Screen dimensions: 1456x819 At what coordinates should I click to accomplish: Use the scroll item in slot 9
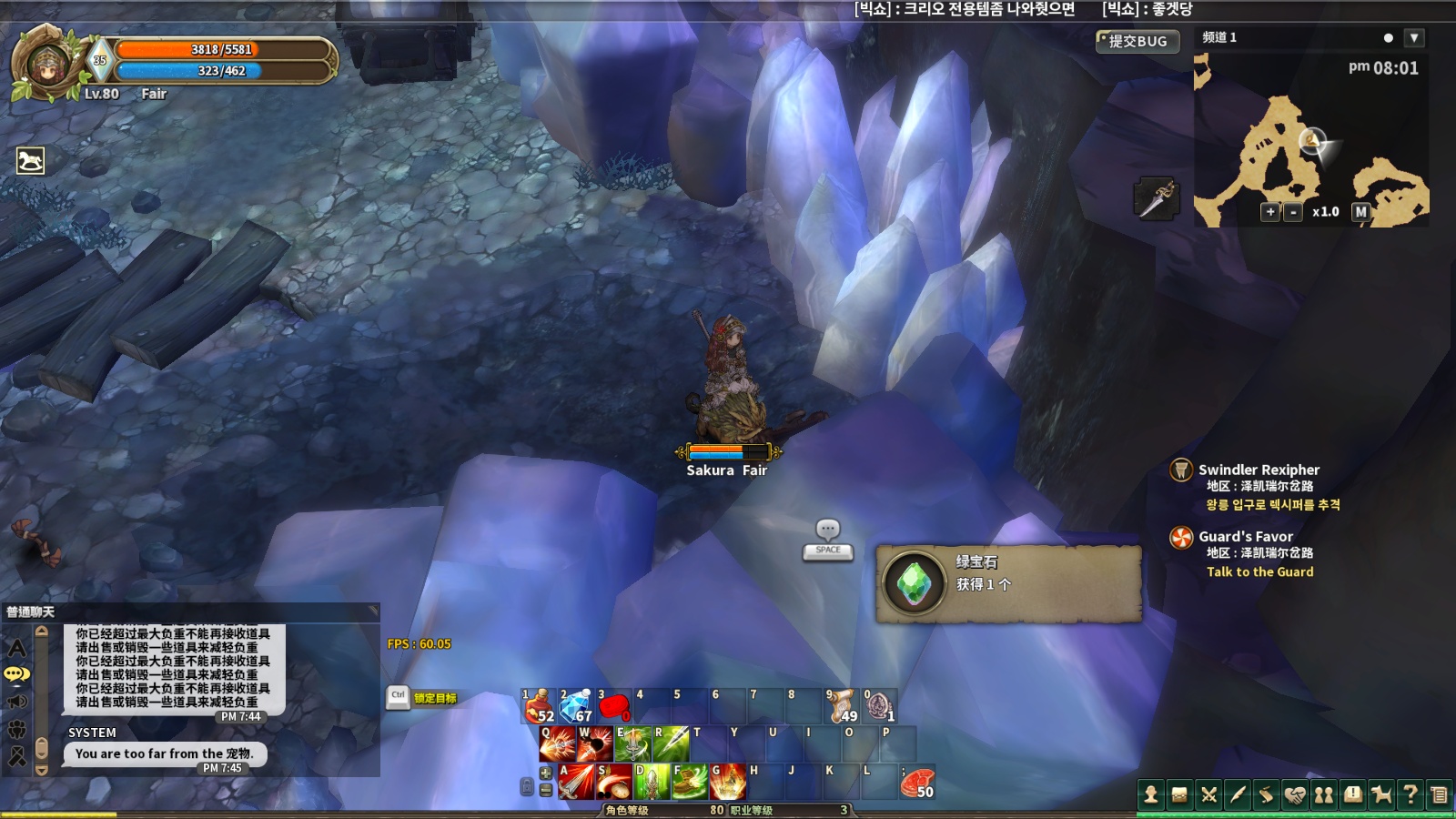pyautogui.click(x=842, y=706)
